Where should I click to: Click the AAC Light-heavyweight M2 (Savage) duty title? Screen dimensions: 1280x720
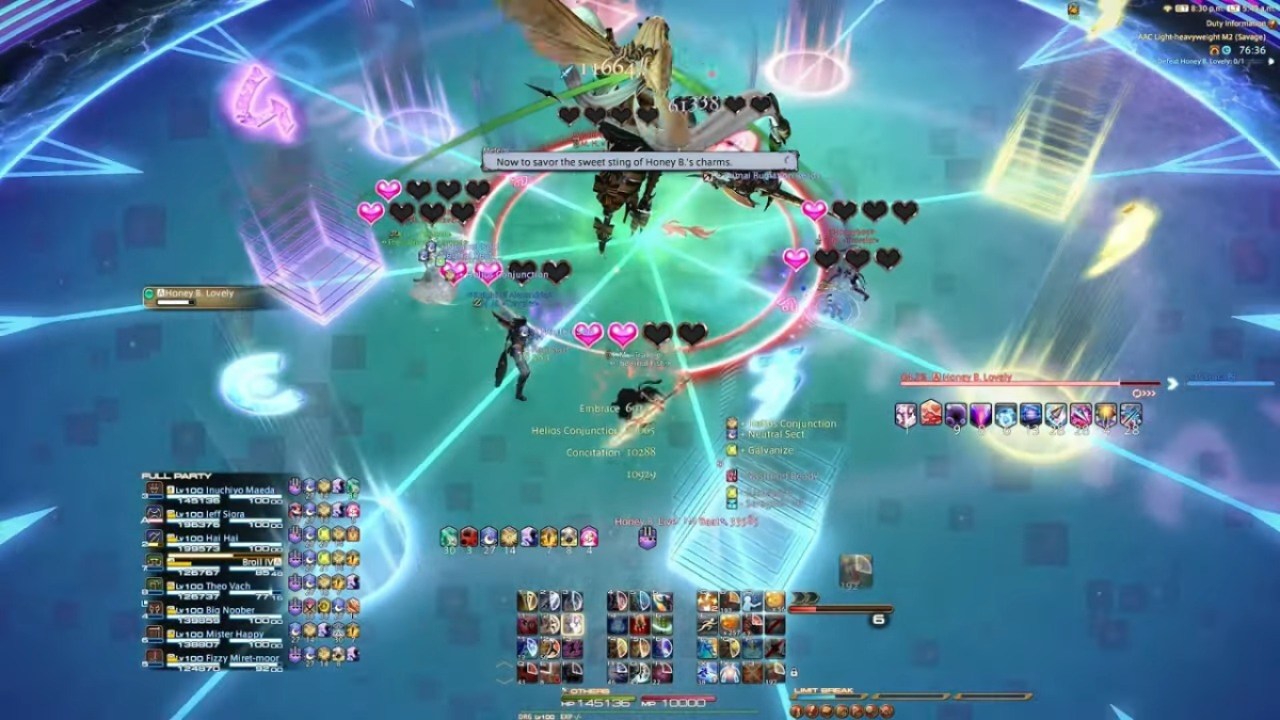(x=1201, y=36)
